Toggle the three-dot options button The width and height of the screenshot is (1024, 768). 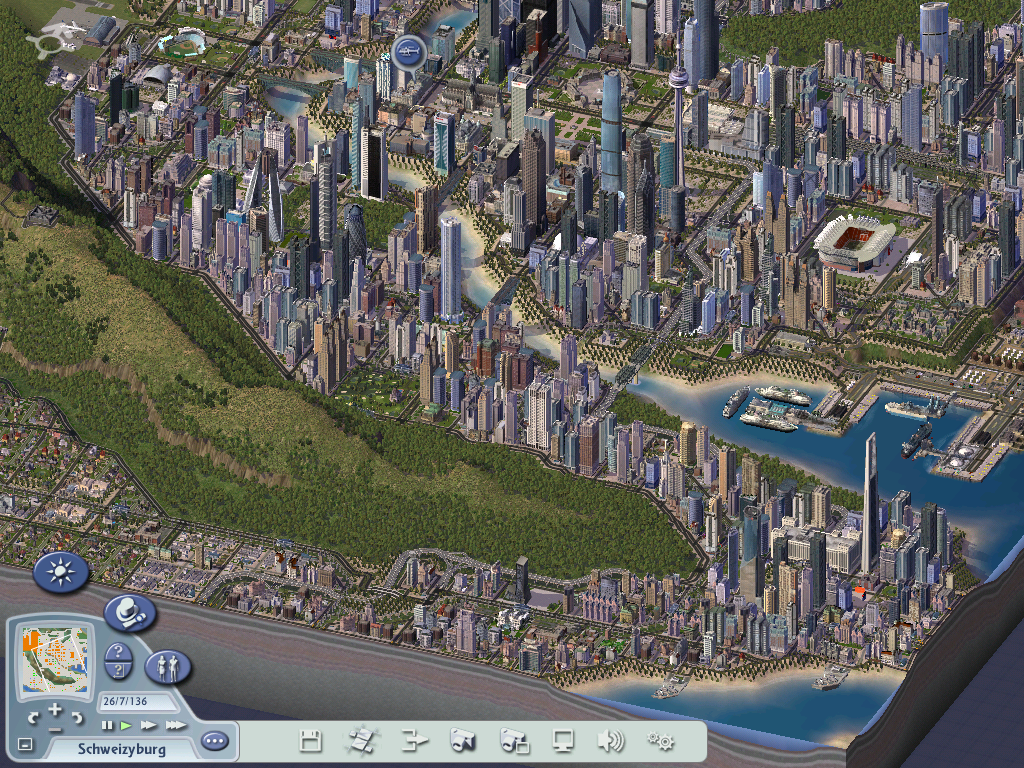[214, 741]
